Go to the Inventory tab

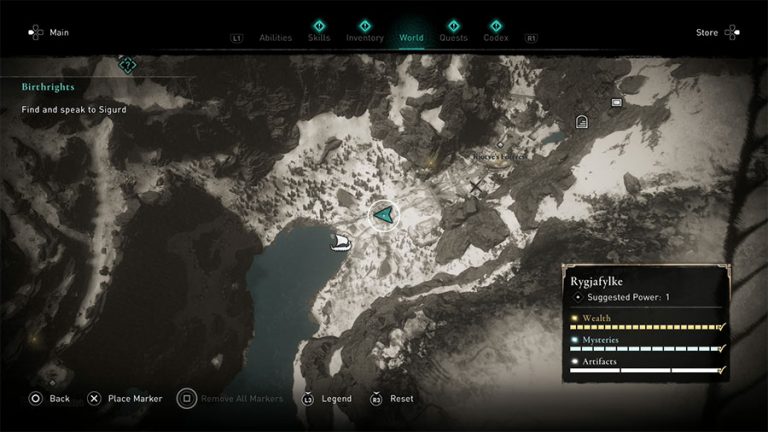click(365, 38)
